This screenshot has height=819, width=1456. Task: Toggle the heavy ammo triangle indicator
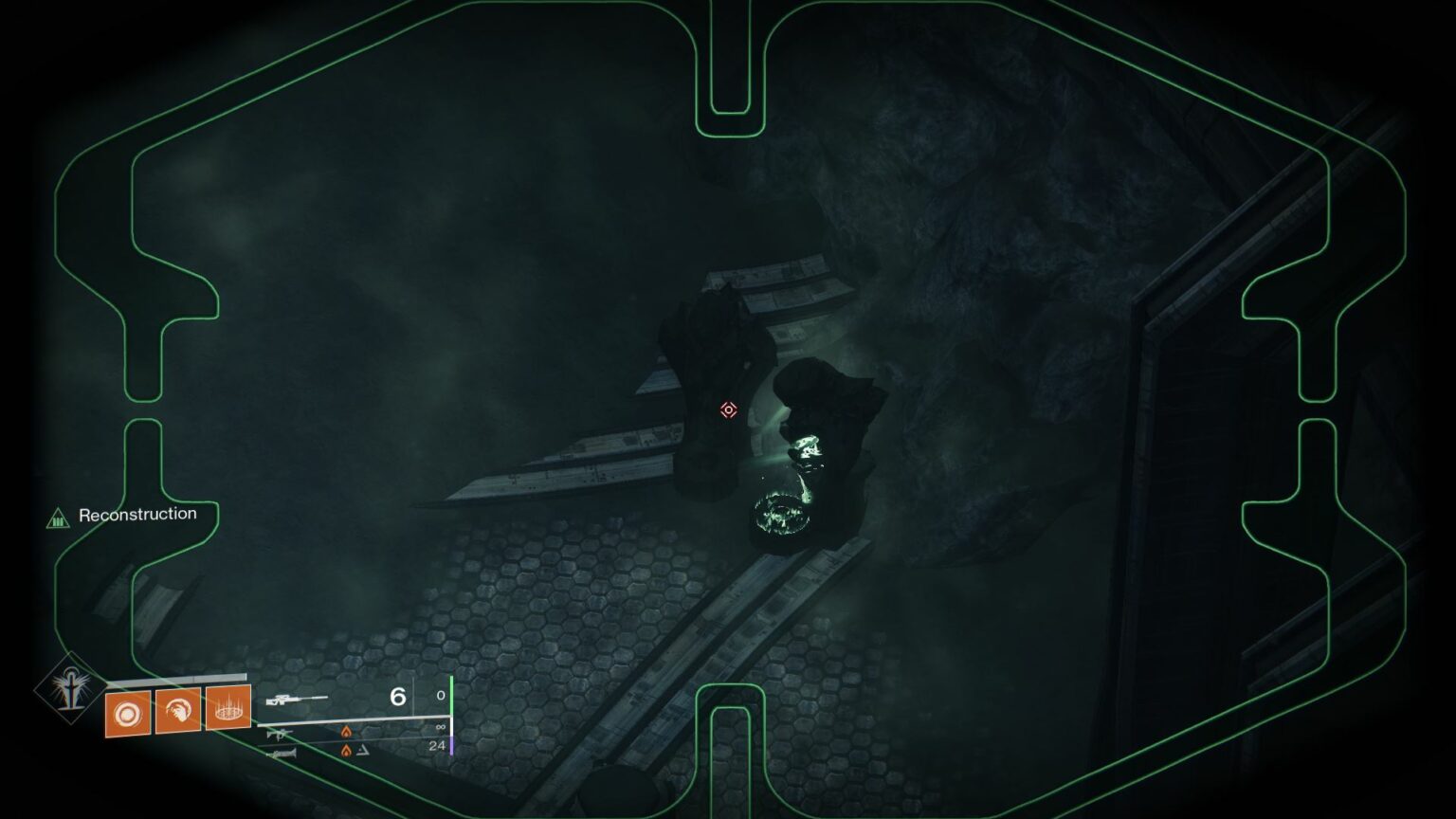tap(364, 752)
